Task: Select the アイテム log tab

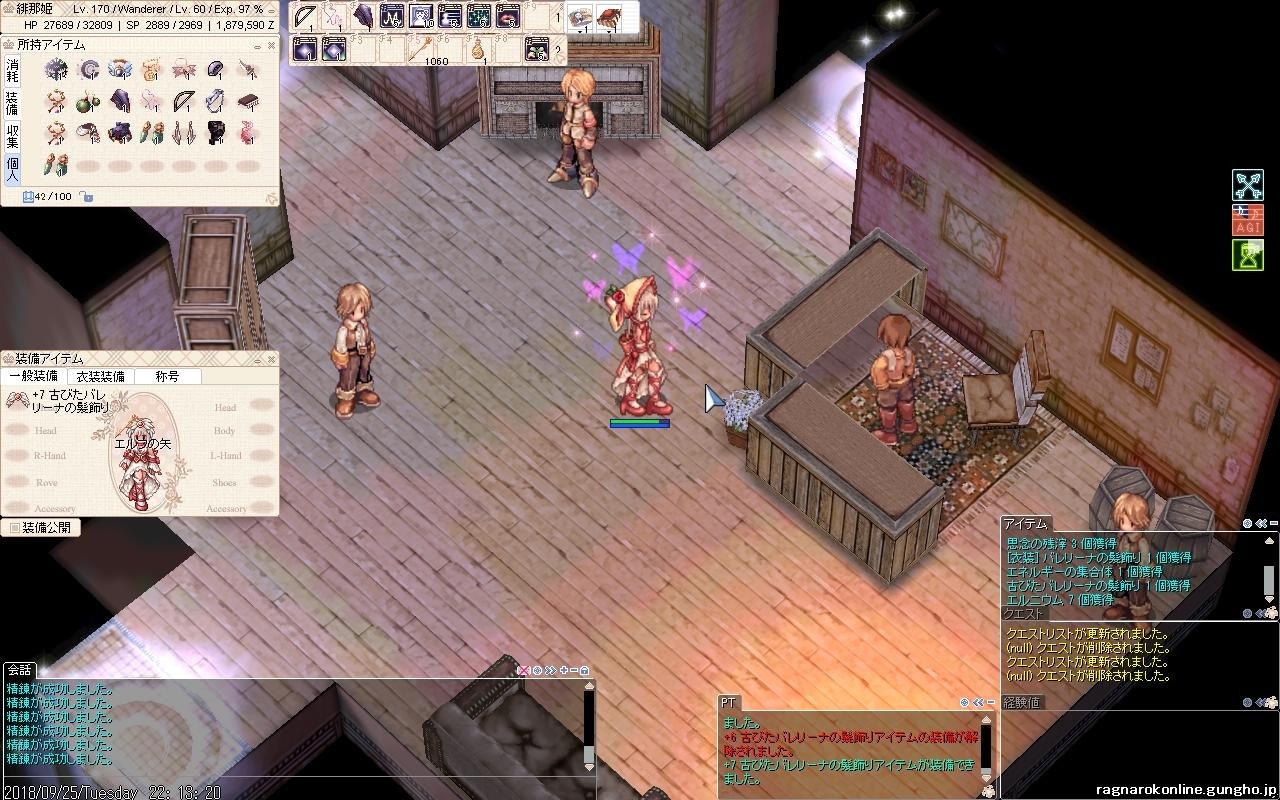Action: (1025, 523)
